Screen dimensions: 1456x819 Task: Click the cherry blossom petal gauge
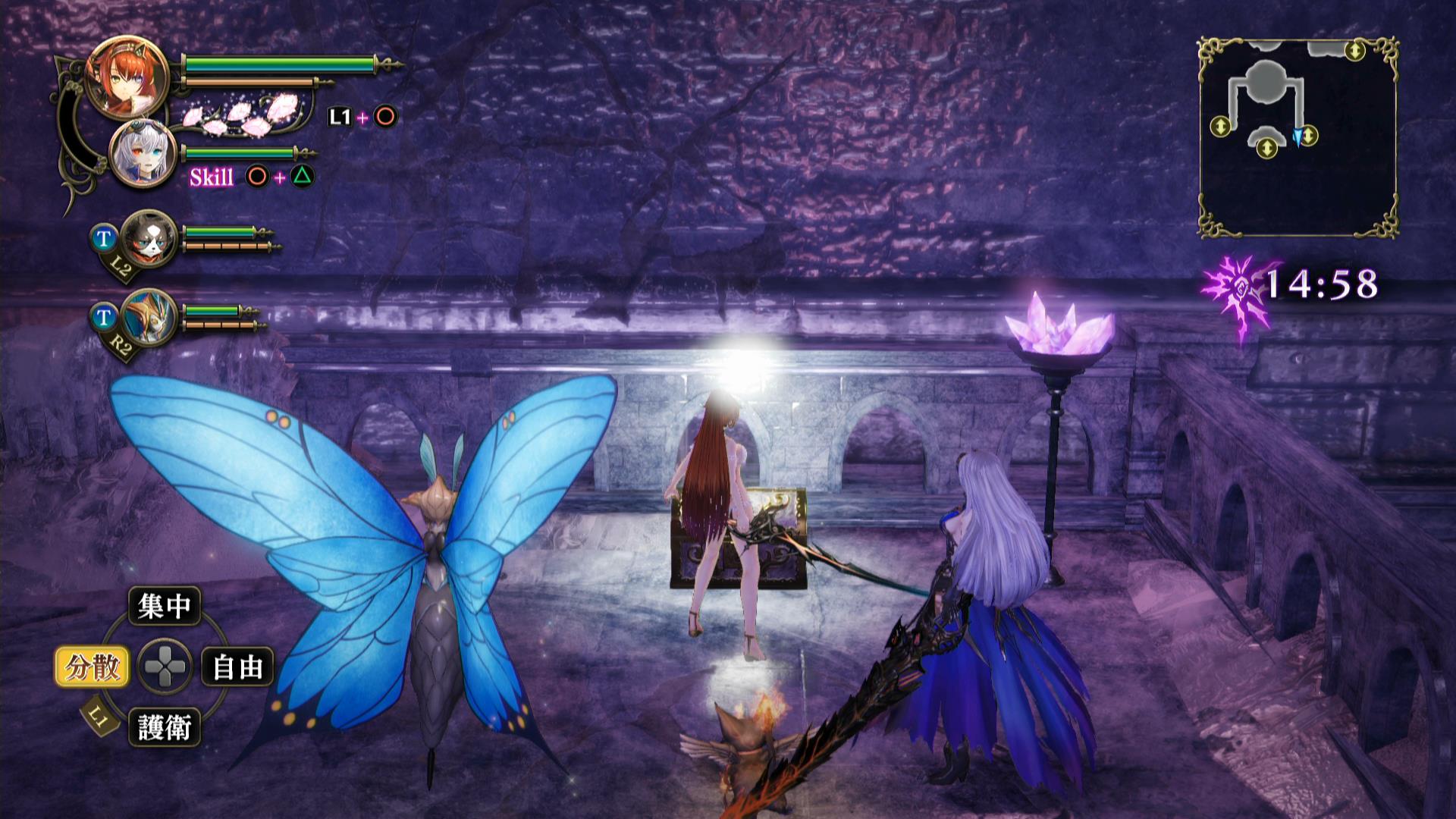click(x=241, y=115)
